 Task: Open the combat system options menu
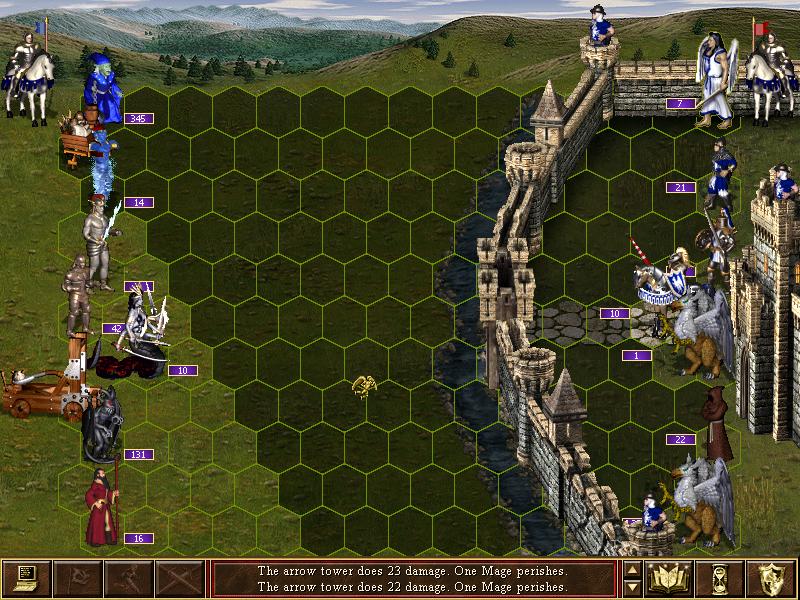[x=26, y=578]
